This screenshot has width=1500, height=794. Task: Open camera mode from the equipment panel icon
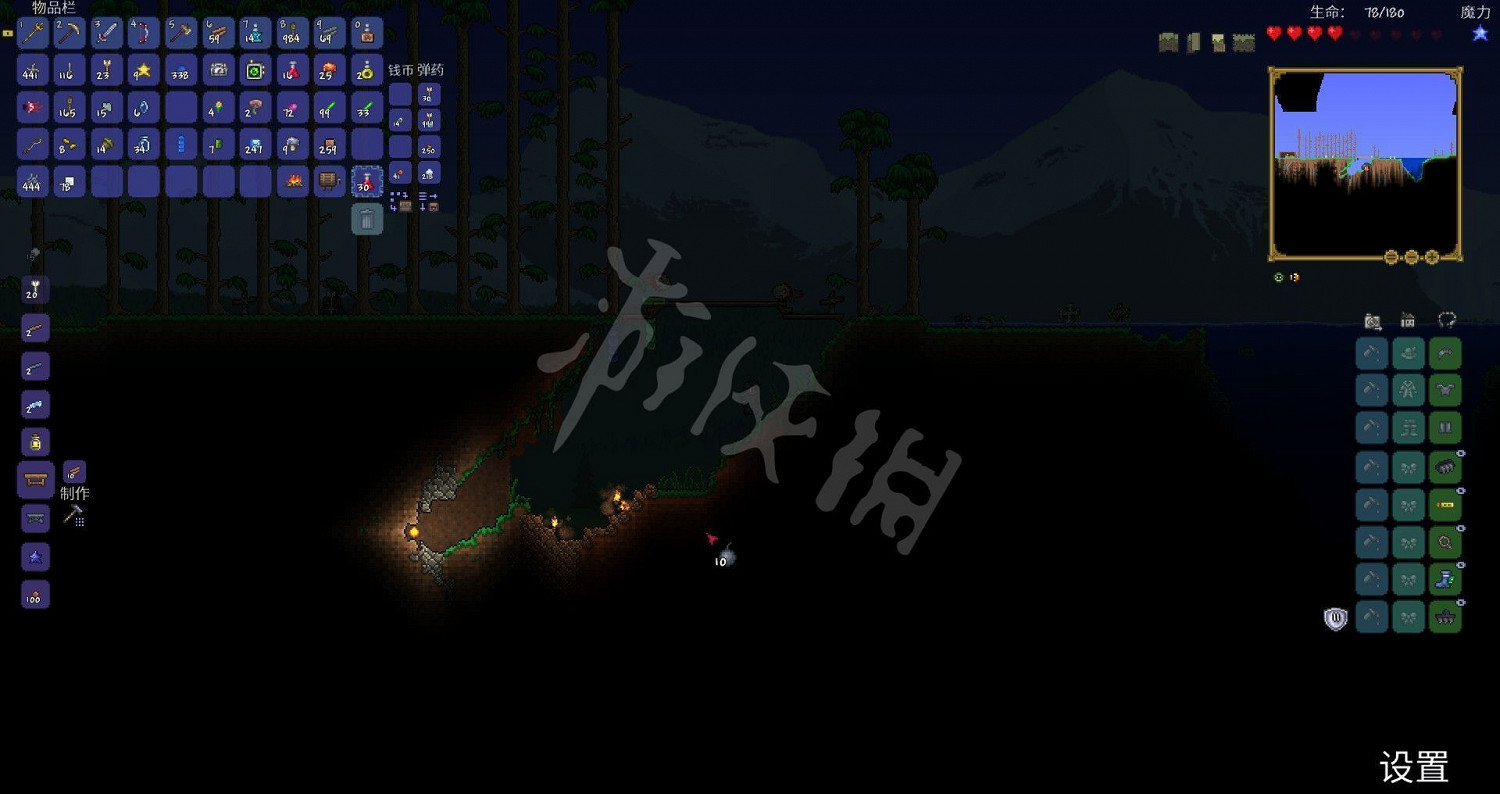1371,319
